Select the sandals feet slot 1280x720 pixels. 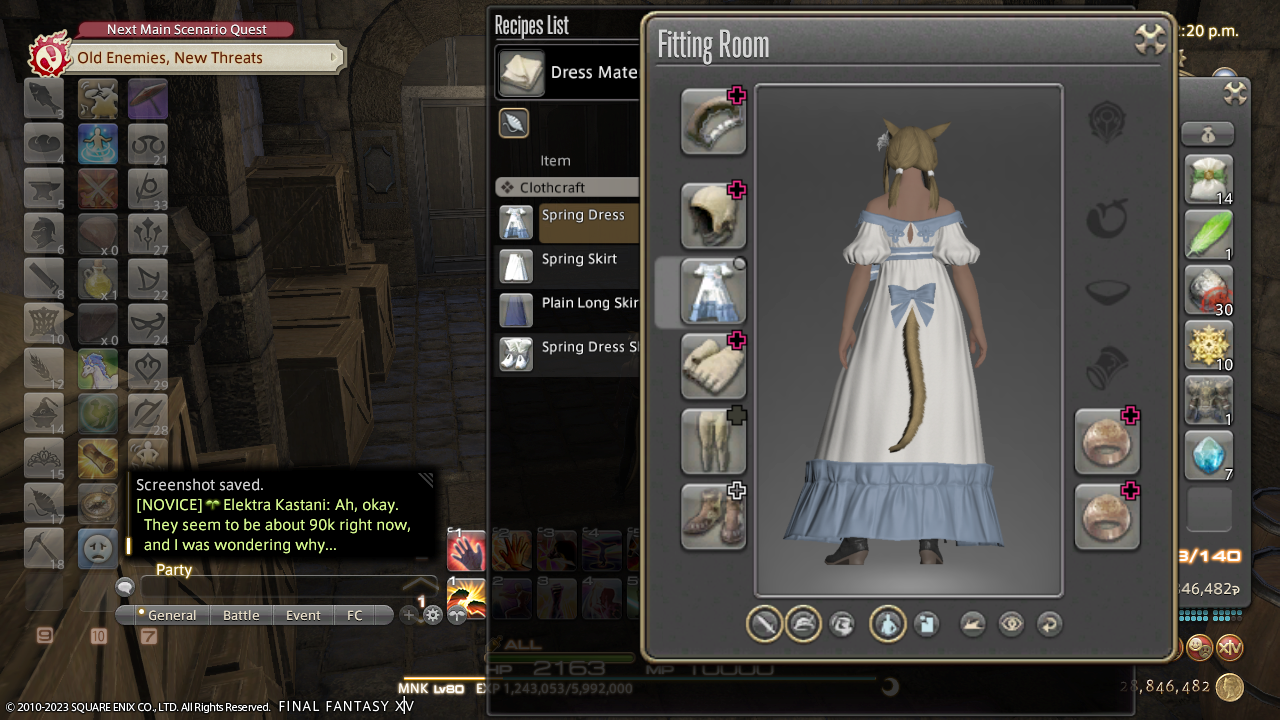point(713,516)
